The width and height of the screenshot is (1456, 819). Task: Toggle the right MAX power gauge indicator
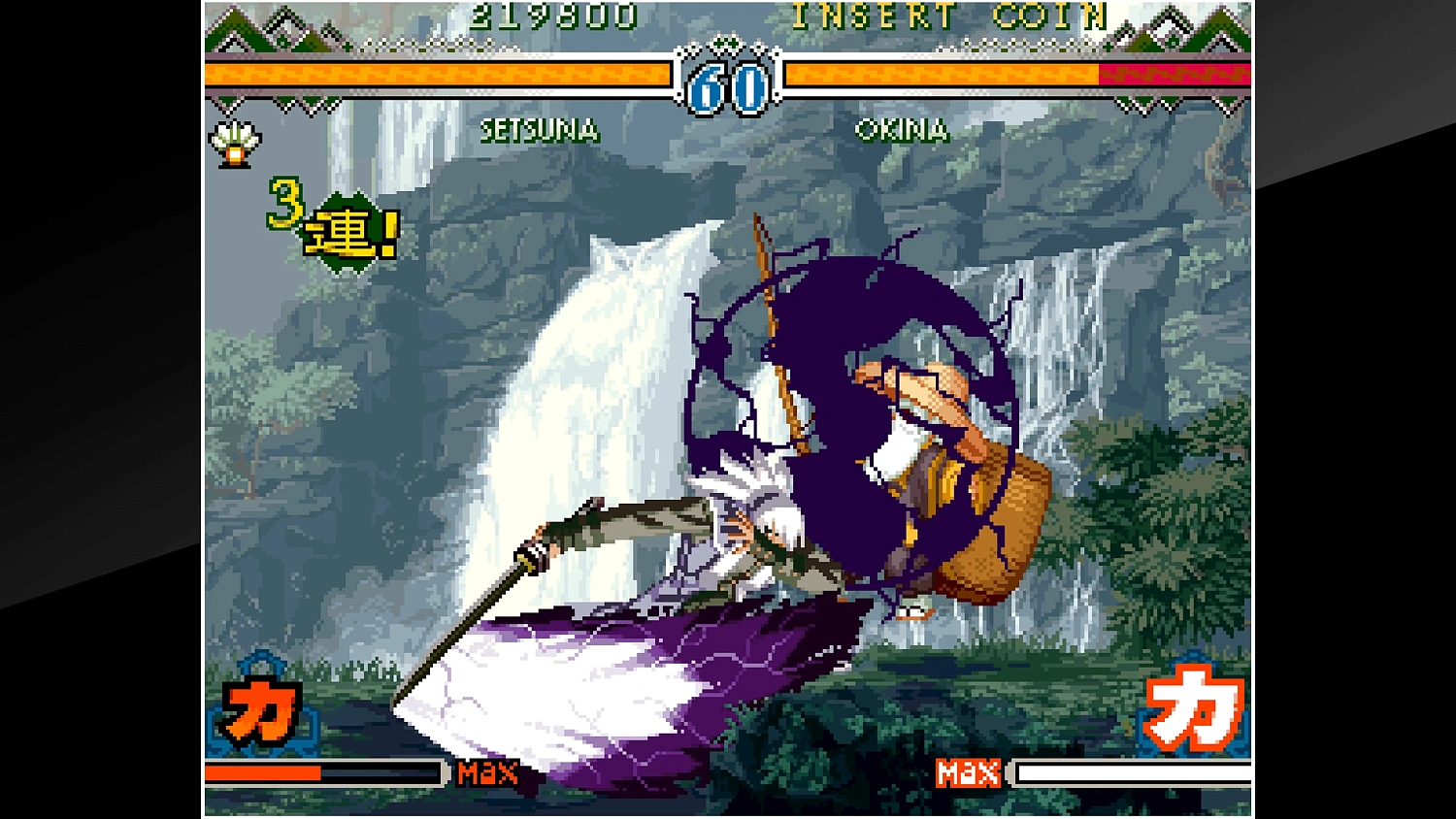971,773
